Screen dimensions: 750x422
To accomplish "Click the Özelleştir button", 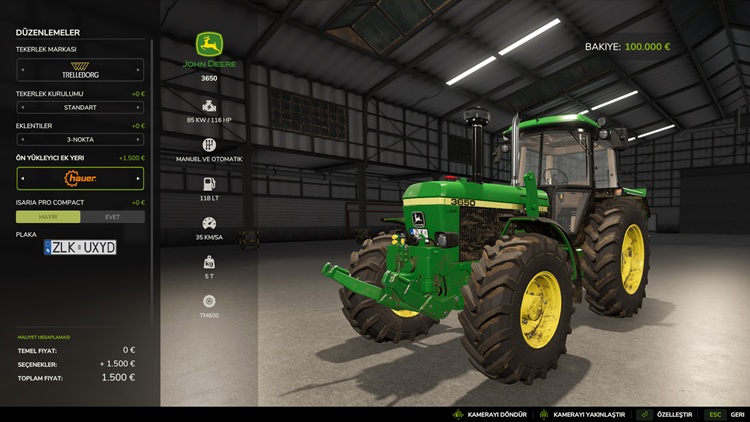I will click(x=667, y=414).
